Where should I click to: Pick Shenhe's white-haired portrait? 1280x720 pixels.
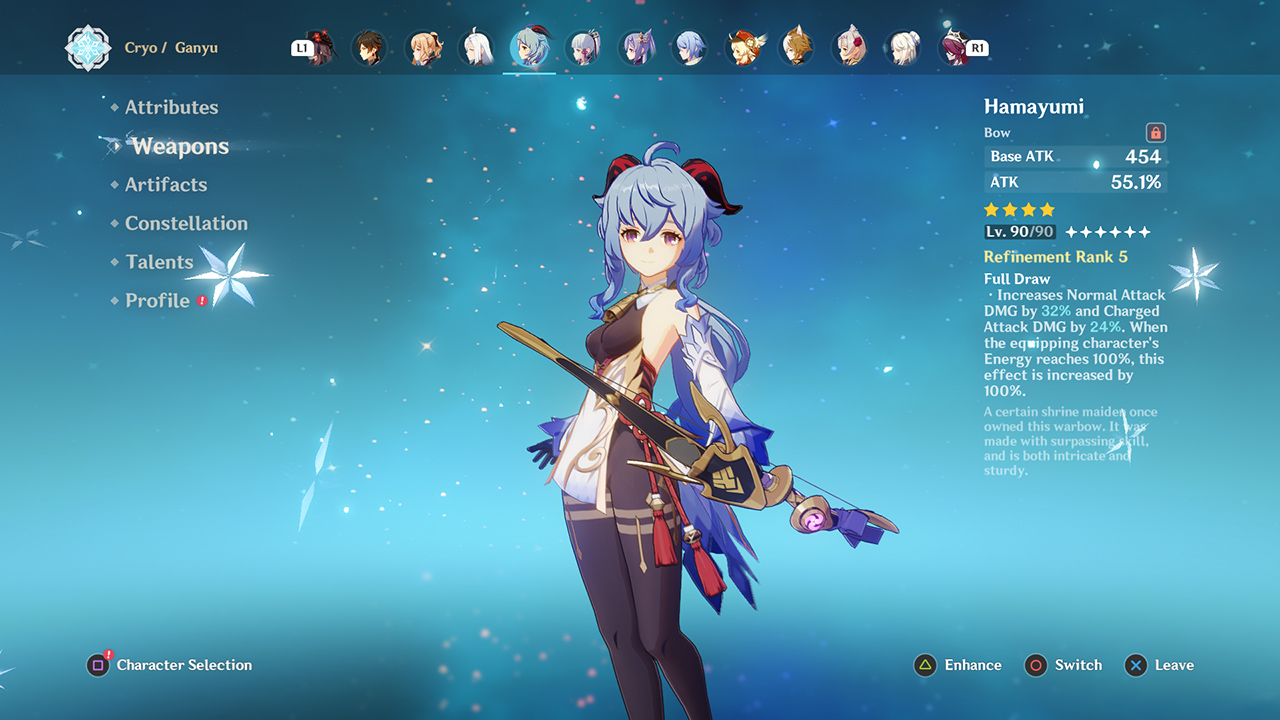point(476,48)
